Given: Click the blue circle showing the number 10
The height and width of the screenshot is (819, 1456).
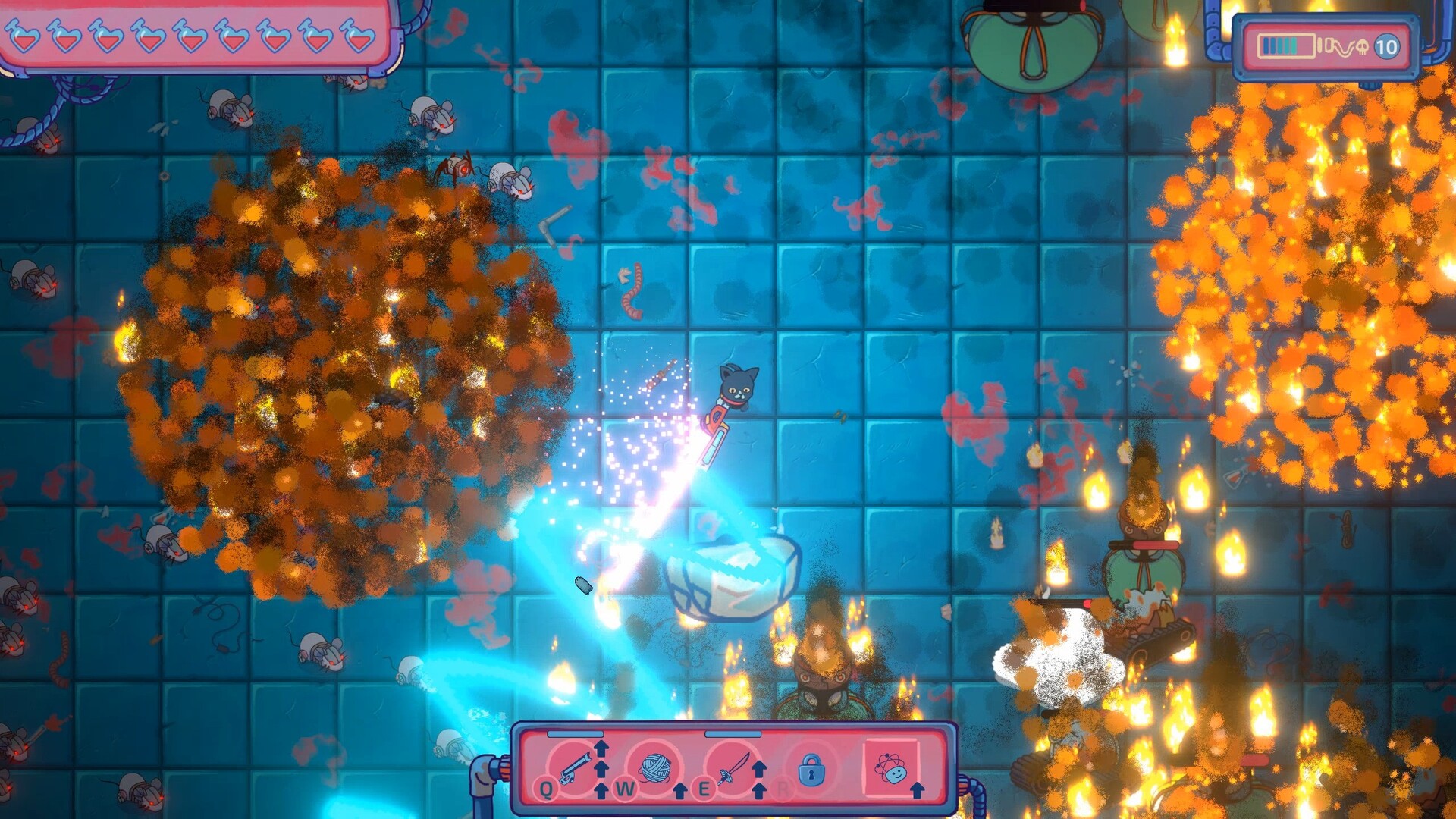Looking at the screenshot, I should [x=1386, y=47].
